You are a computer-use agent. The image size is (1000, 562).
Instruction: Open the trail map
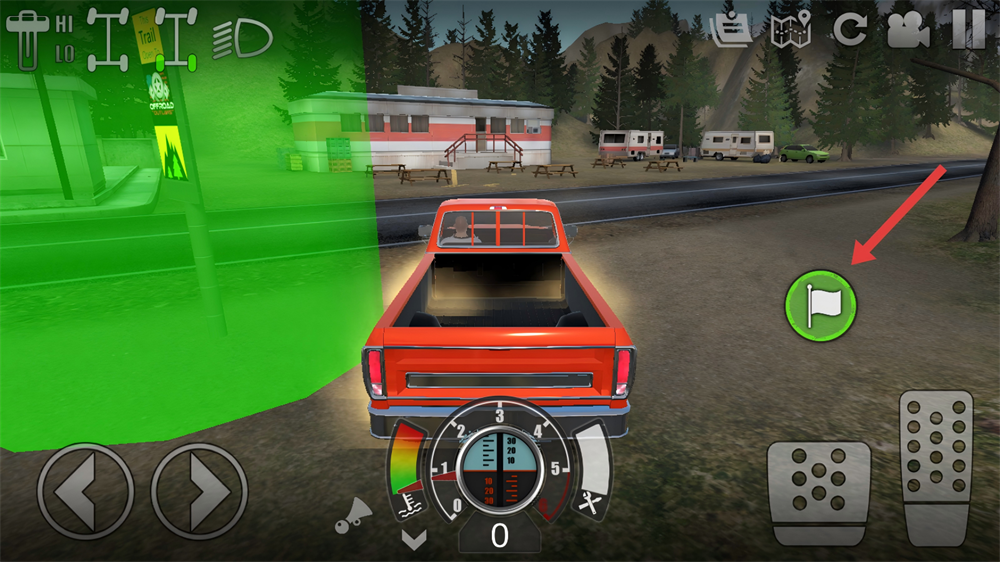pyautogui.click(x=790, y=30)
